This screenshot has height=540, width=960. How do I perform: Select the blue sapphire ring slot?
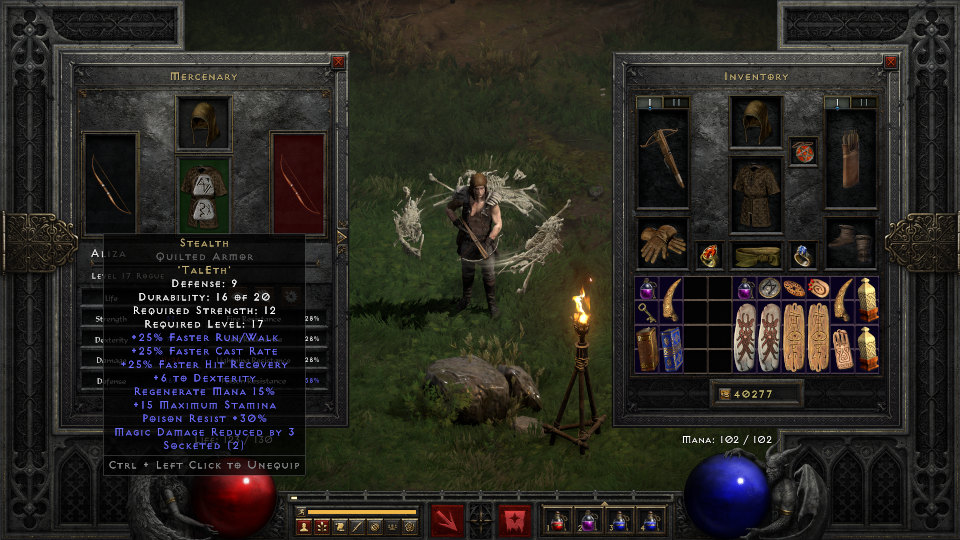tap(802, 256)
